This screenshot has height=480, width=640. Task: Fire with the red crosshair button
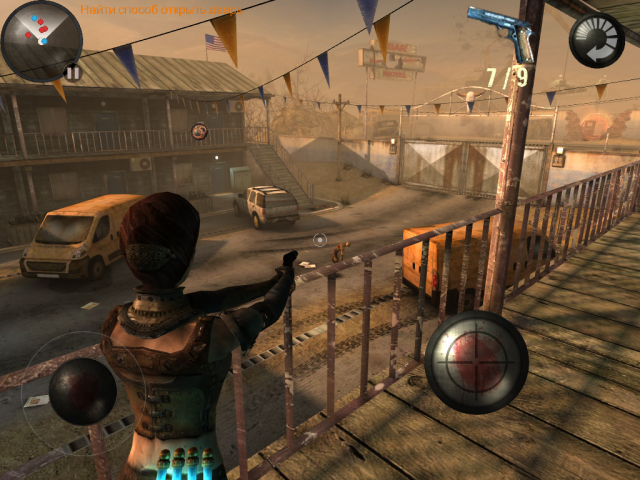click(x=476, y=361)
